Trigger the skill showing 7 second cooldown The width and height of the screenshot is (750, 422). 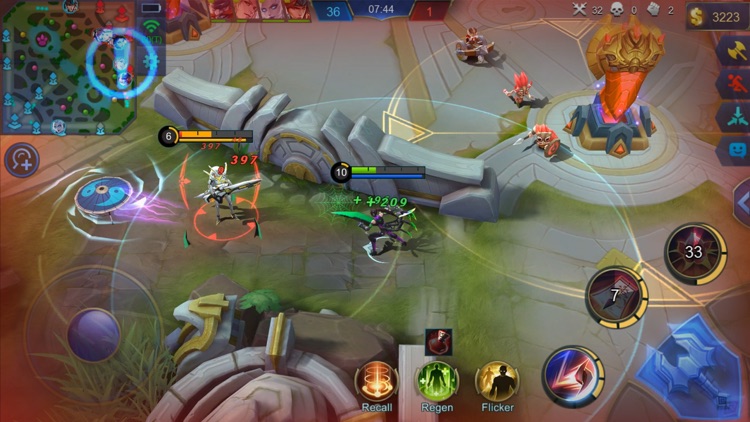616,297
